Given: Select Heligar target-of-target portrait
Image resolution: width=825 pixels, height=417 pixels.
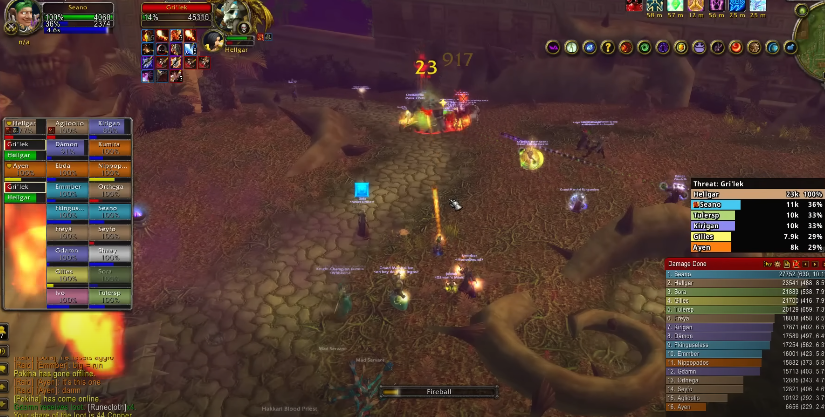Looking at the screenshot, I should 213,41.
